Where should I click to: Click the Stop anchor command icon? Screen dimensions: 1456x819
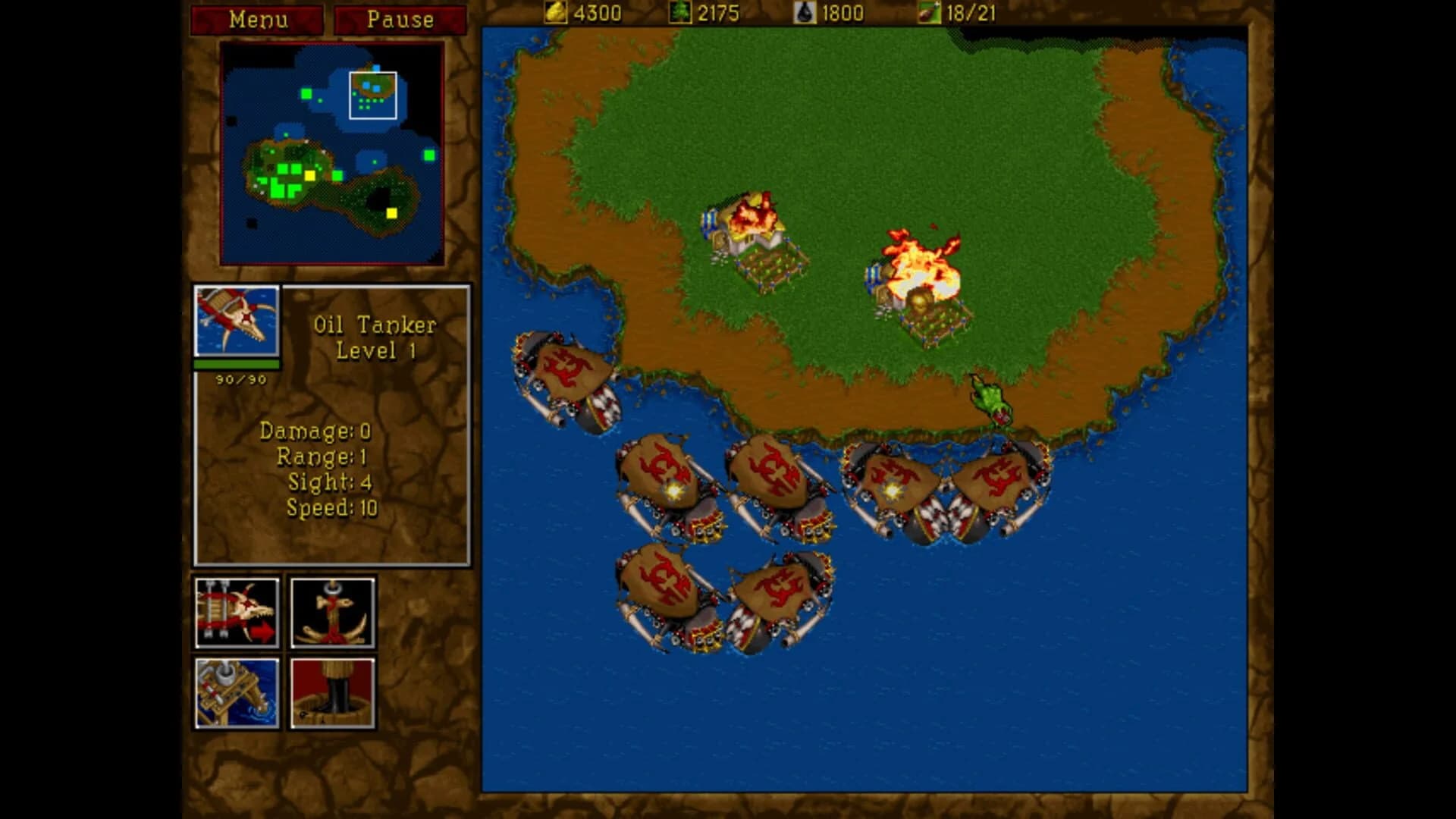[x=331, y=611]
